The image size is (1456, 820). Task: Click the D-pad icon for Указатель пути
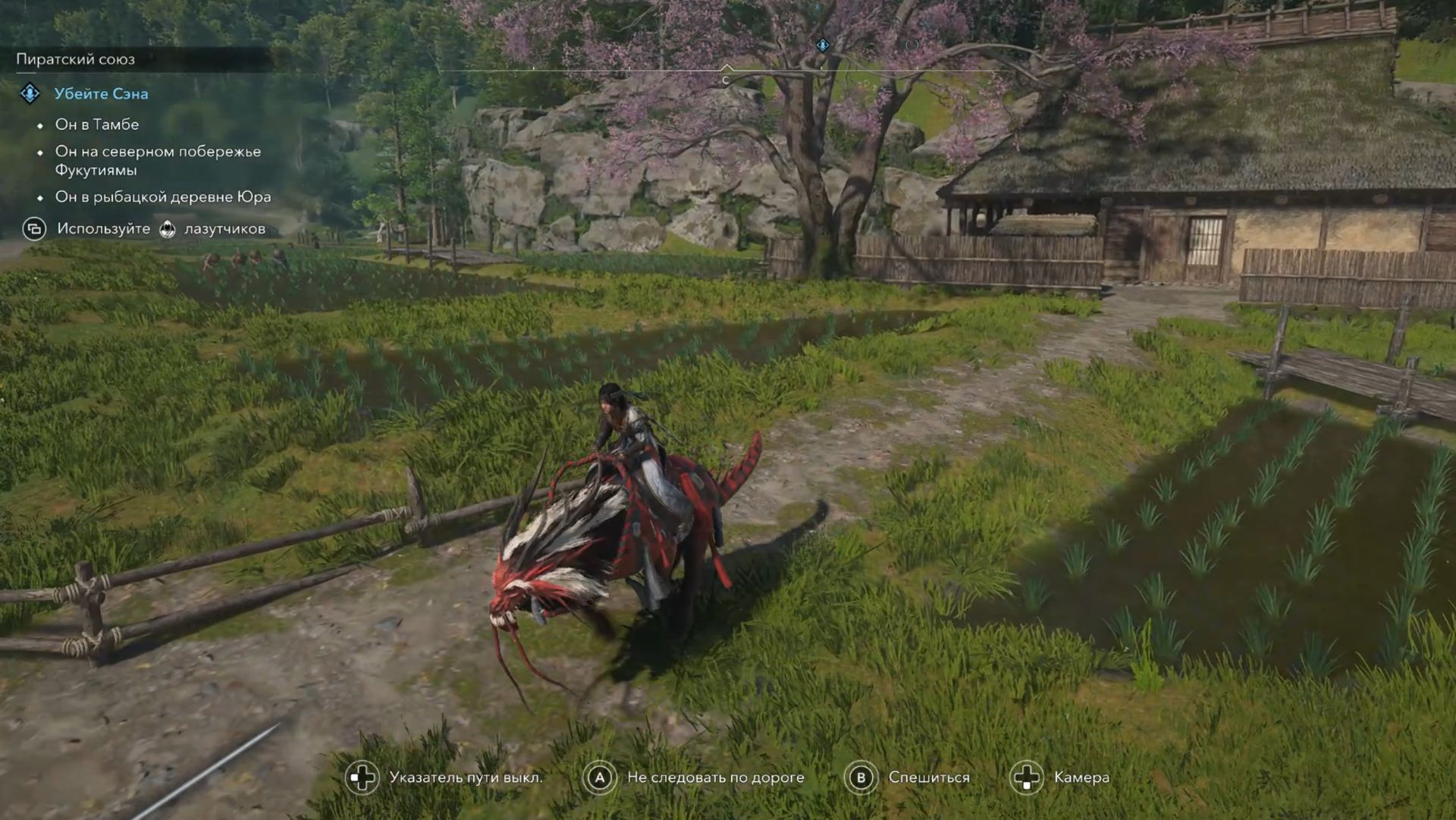tap(362, 777)
